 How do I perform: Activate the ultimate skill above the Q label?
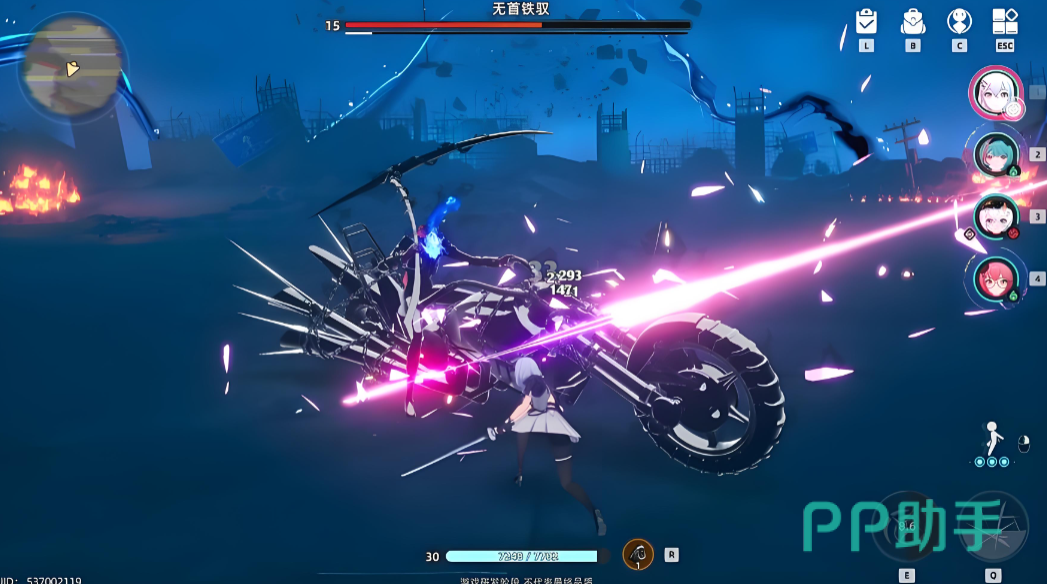993,526
